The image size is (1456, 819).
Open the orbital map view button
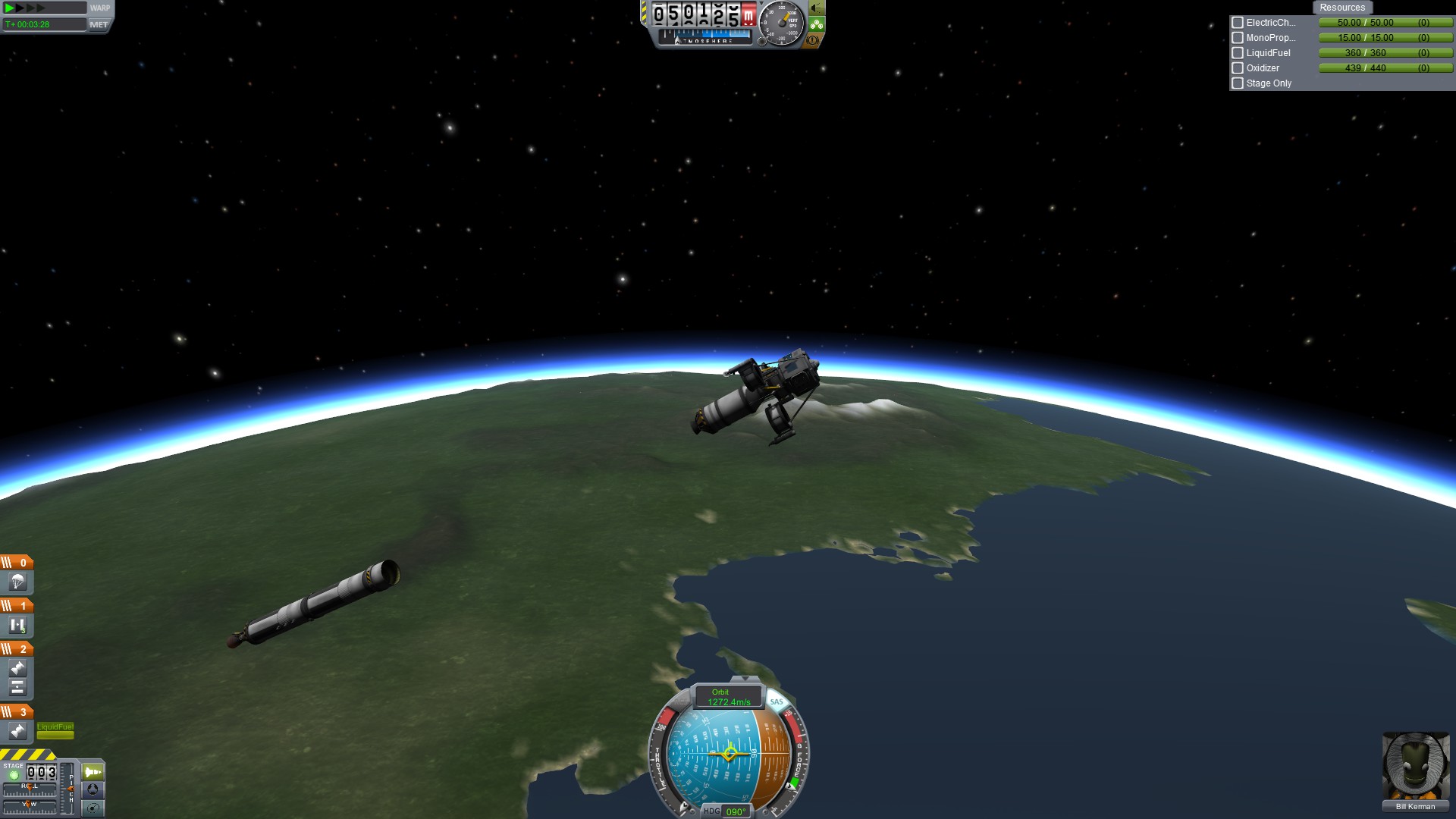93,808
